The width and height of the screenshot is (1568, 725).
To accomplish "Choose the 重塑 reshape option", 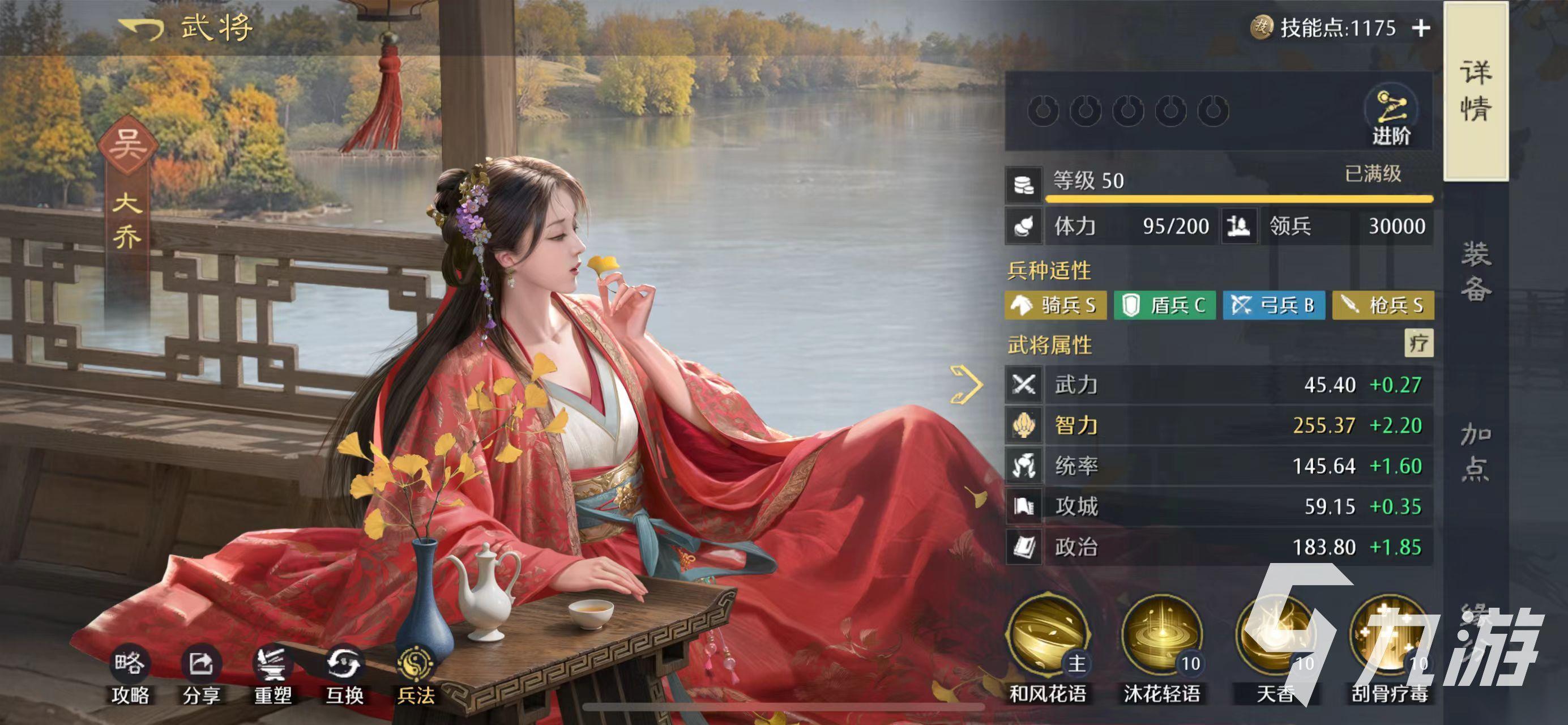I will [273, 675].
